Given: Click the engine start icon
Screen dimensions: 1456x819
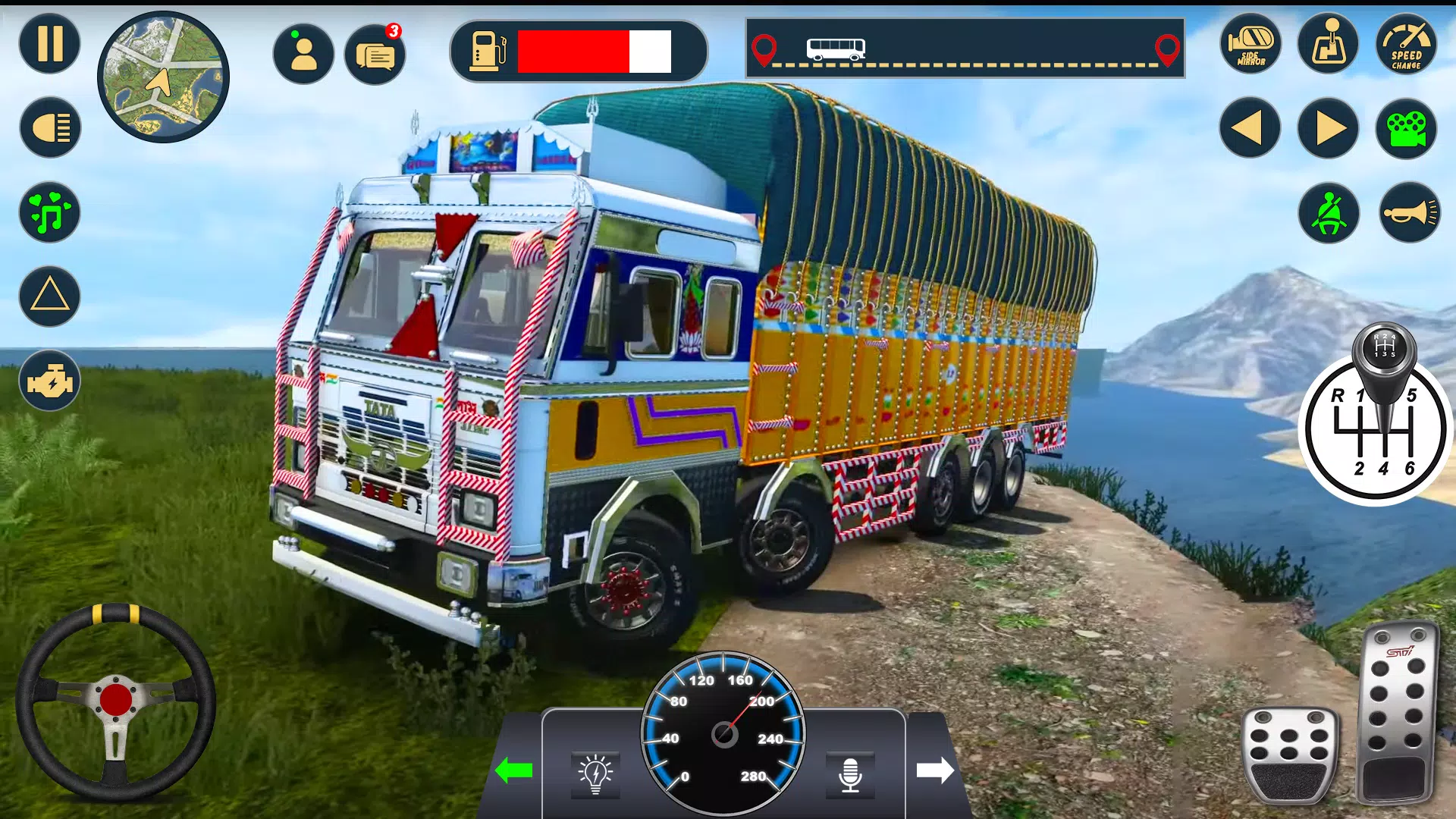Looking at the screenshot, I should pos(50,381).
